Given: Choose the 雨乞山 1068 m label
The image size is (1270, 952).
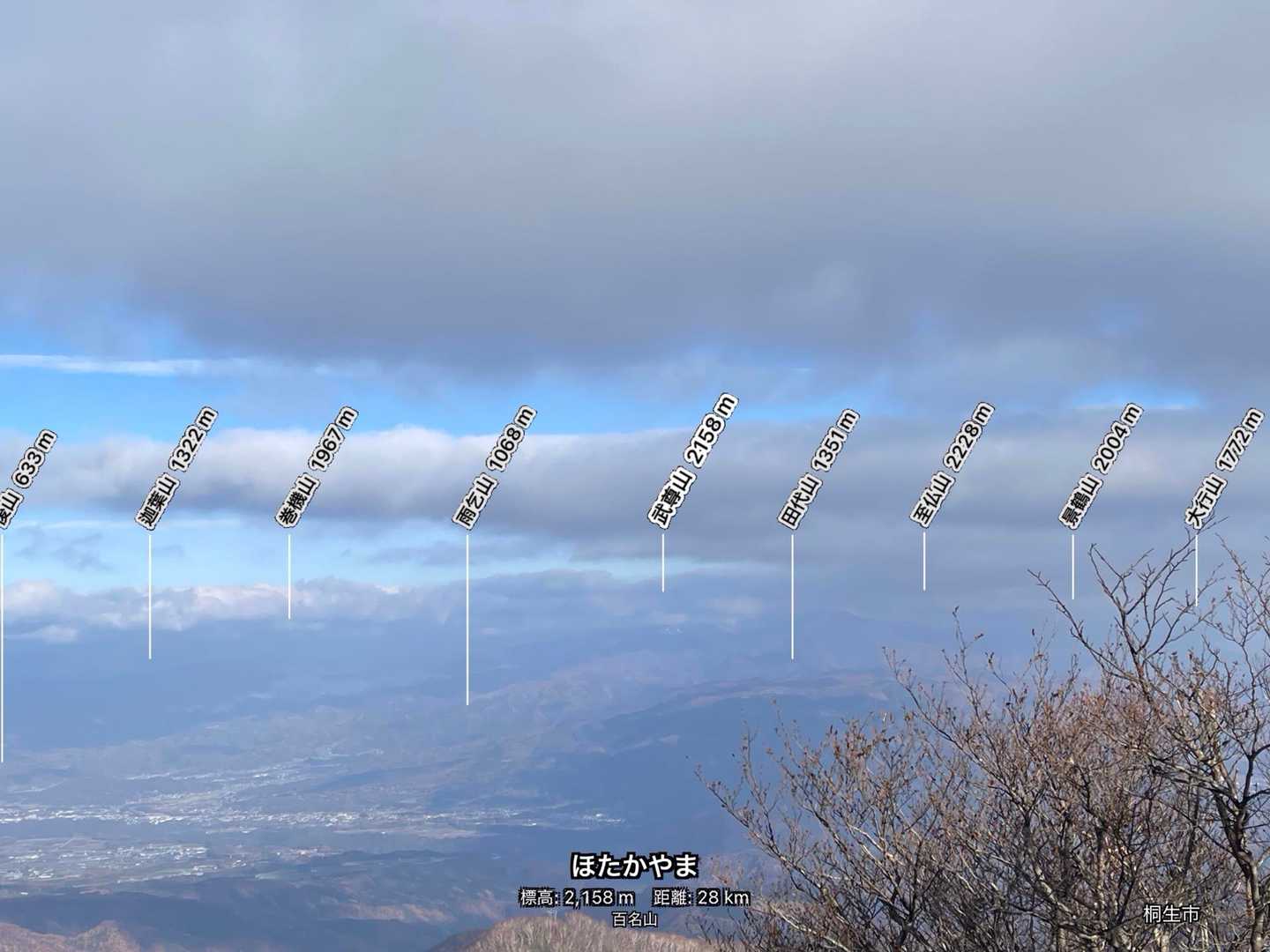Looking at the screenshot, I should (495, 468).
